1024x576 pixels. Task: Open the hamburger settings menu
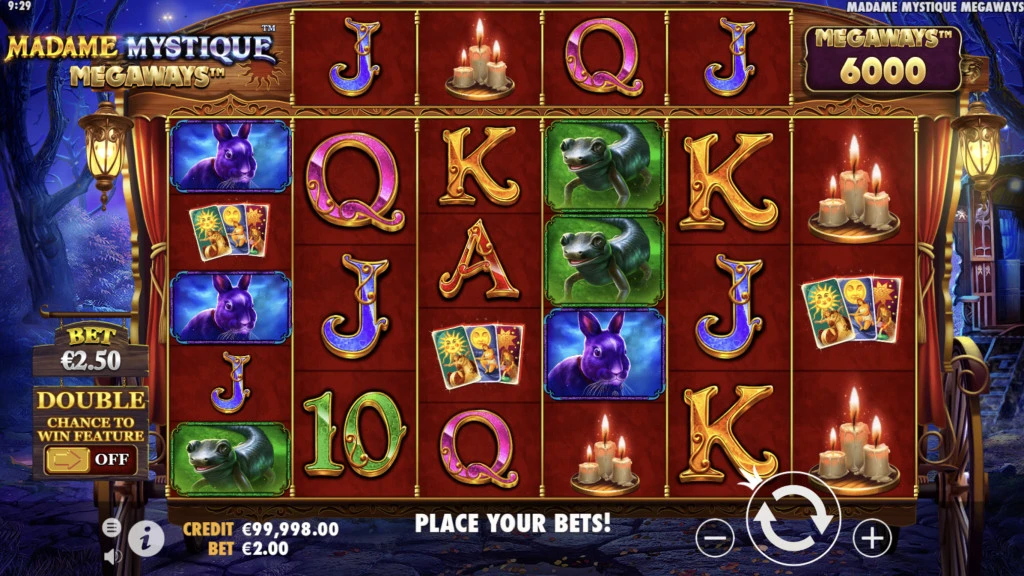[x=112, y=528]
